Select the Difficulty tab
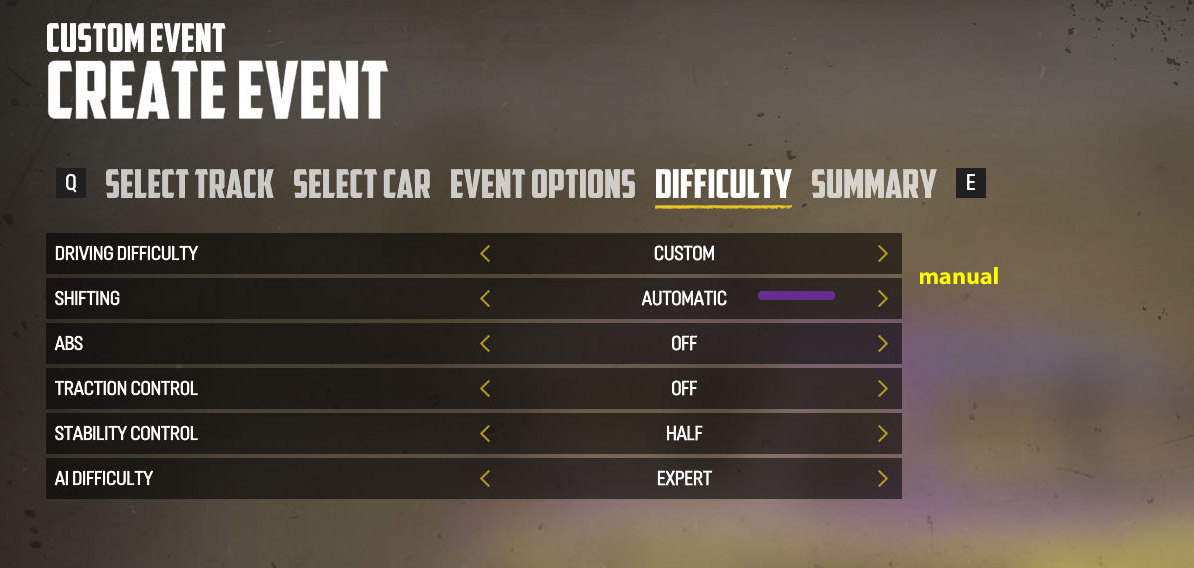 pos(723,184)
